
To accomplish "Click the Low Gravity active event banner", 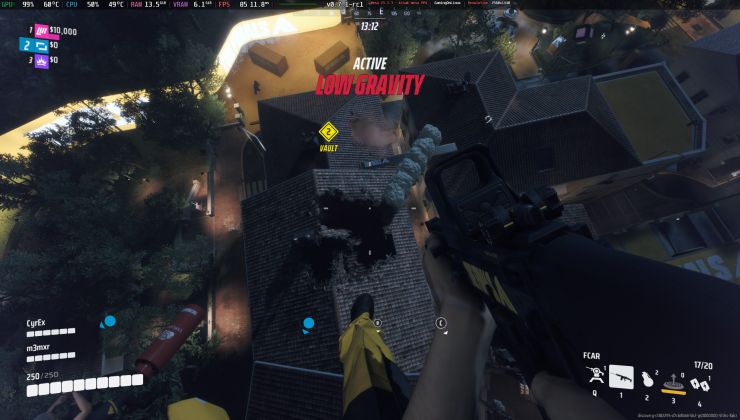I will click(x=369, y=85).
